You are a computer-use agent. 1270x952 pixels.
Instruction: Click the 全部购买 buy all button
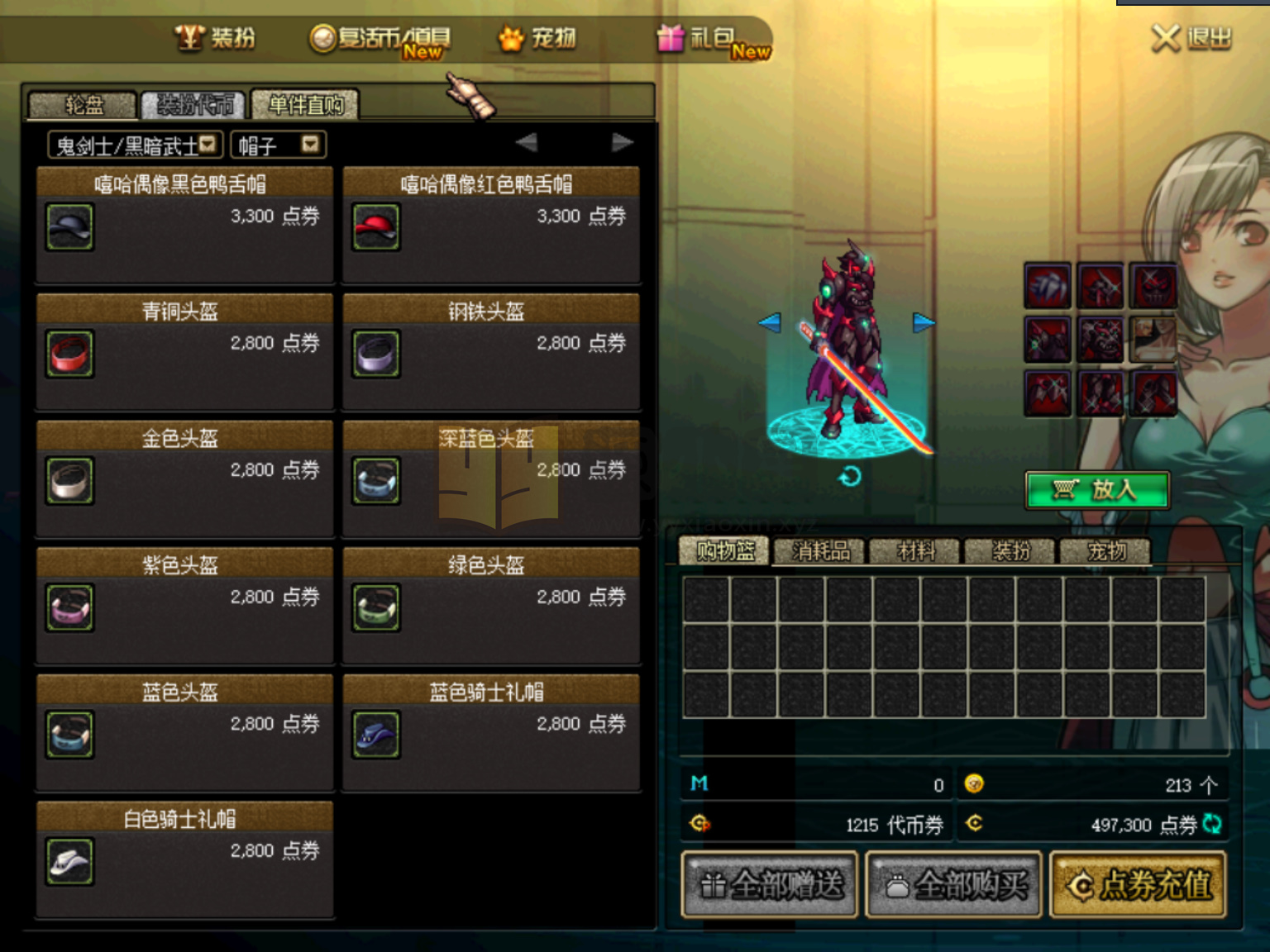click(x=952, y=885)
